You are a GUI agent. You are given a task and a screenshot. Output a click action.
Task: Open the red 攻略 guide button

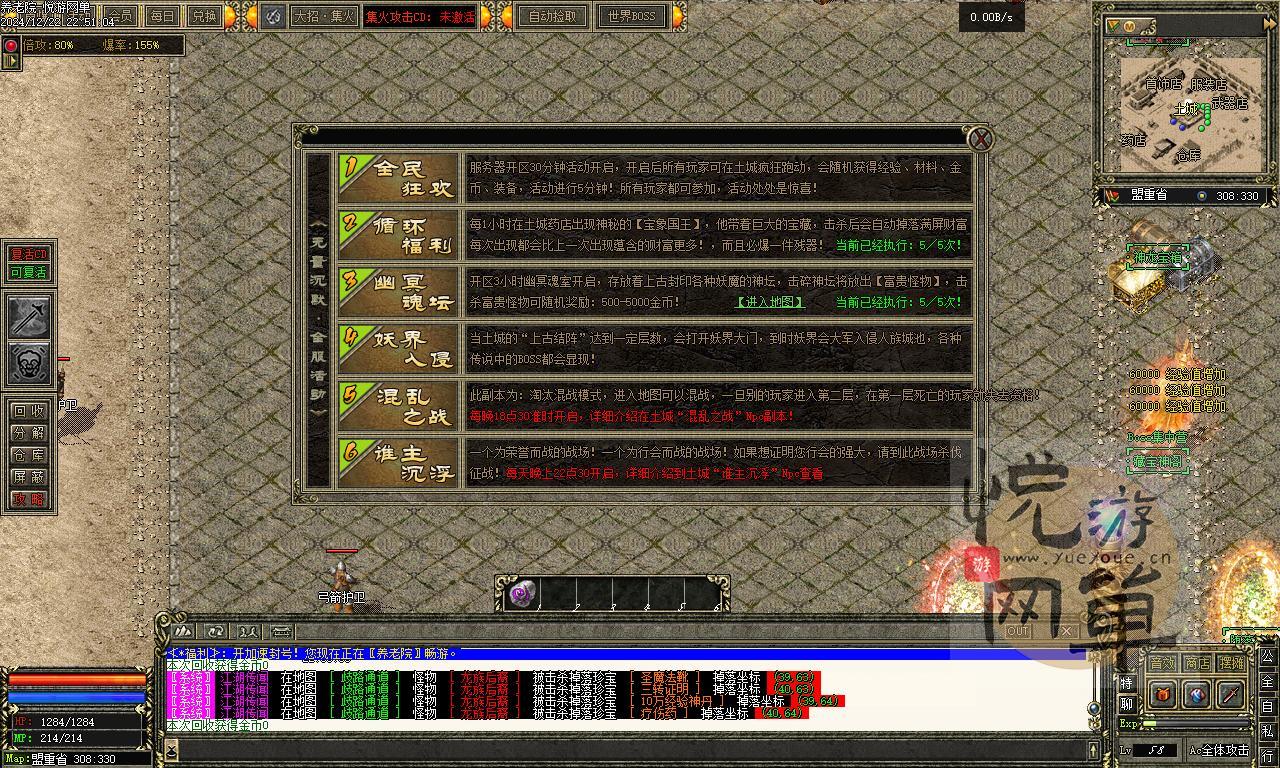coord(29,499)
